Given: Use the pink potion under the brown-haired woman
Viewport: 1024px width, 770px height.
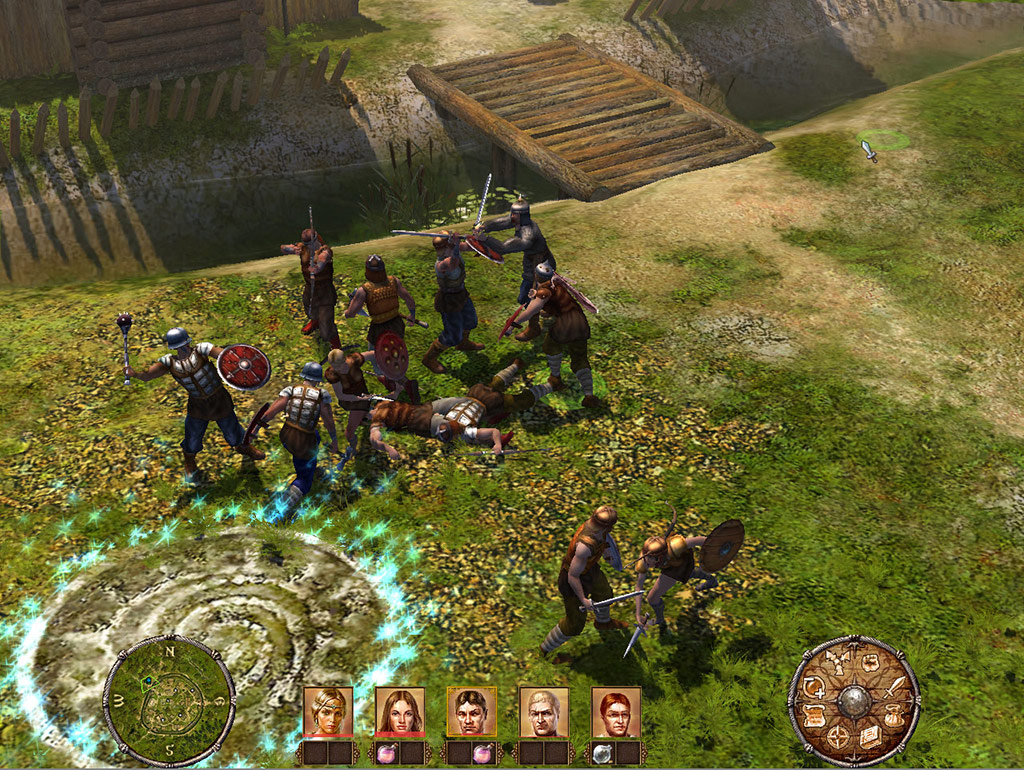Looking at the screenshot, I should coord(385,751).
